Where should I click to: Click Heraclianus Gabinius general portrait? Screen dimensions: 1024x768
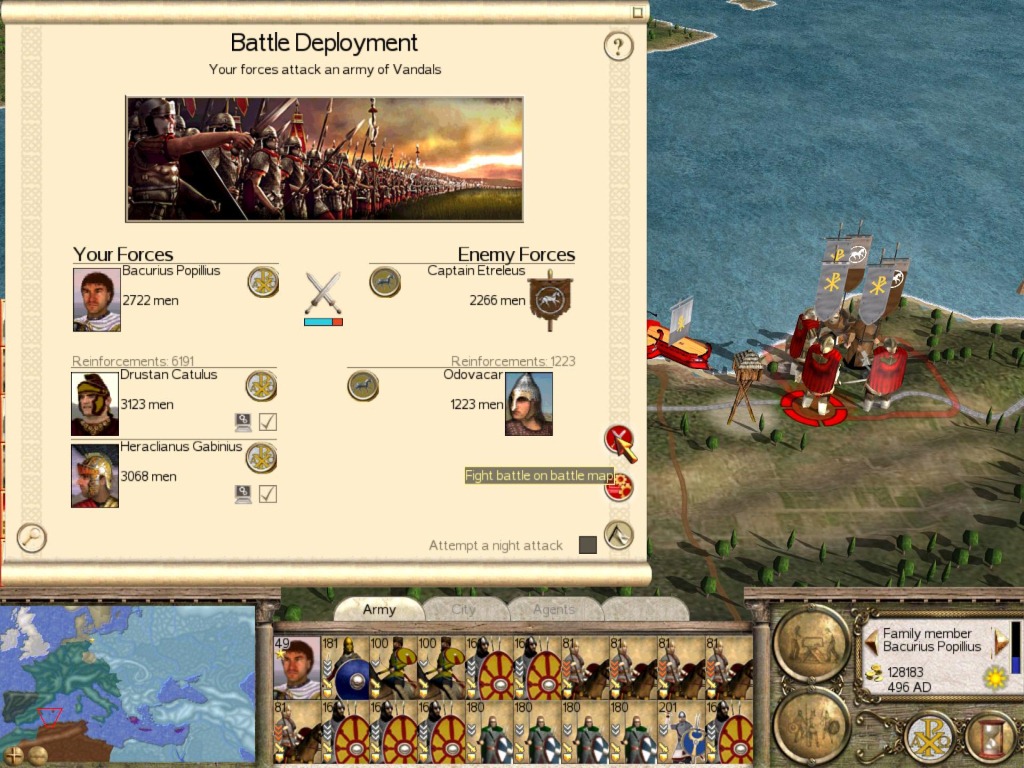pyautogui.click(x=95, y=476)
